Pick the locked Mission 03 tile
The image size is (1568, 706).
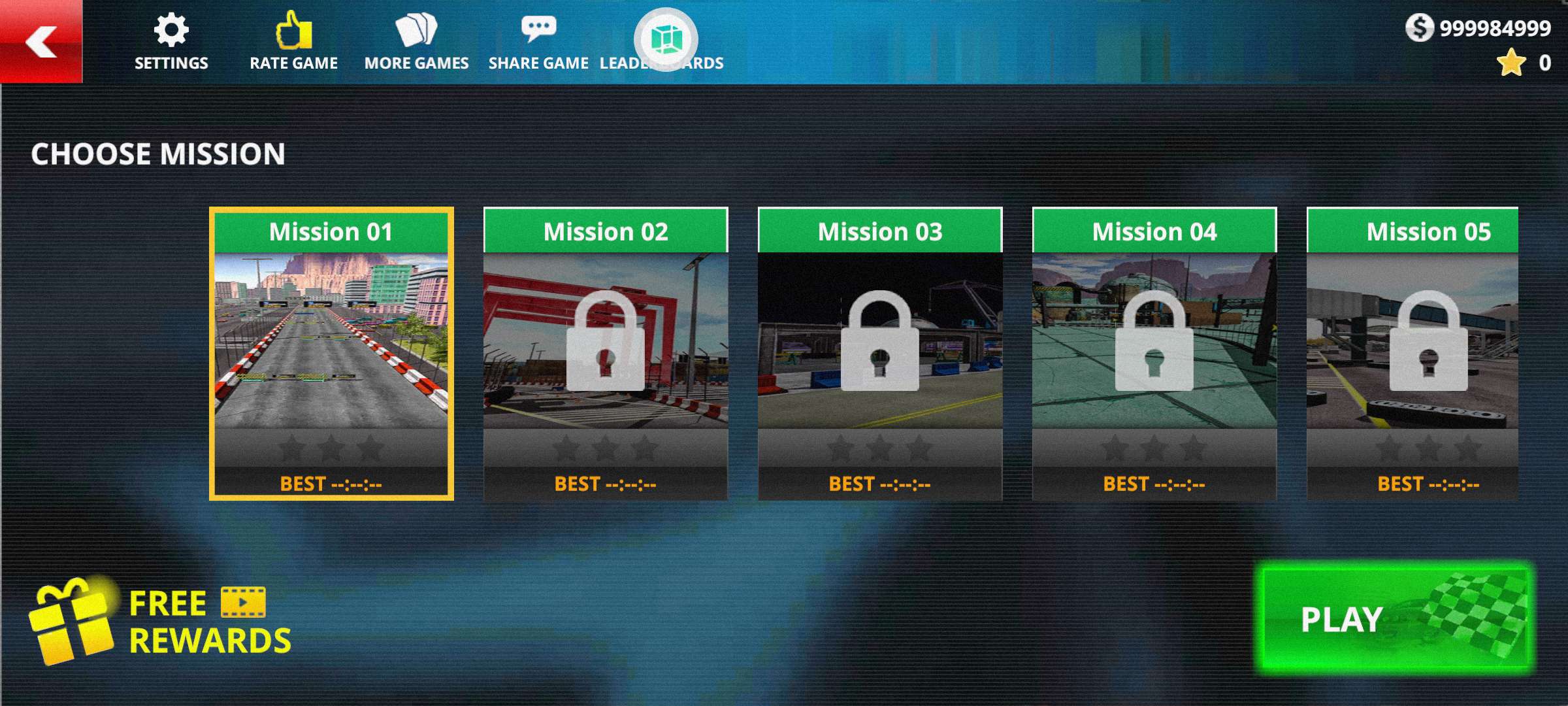(x=880, y=354)
